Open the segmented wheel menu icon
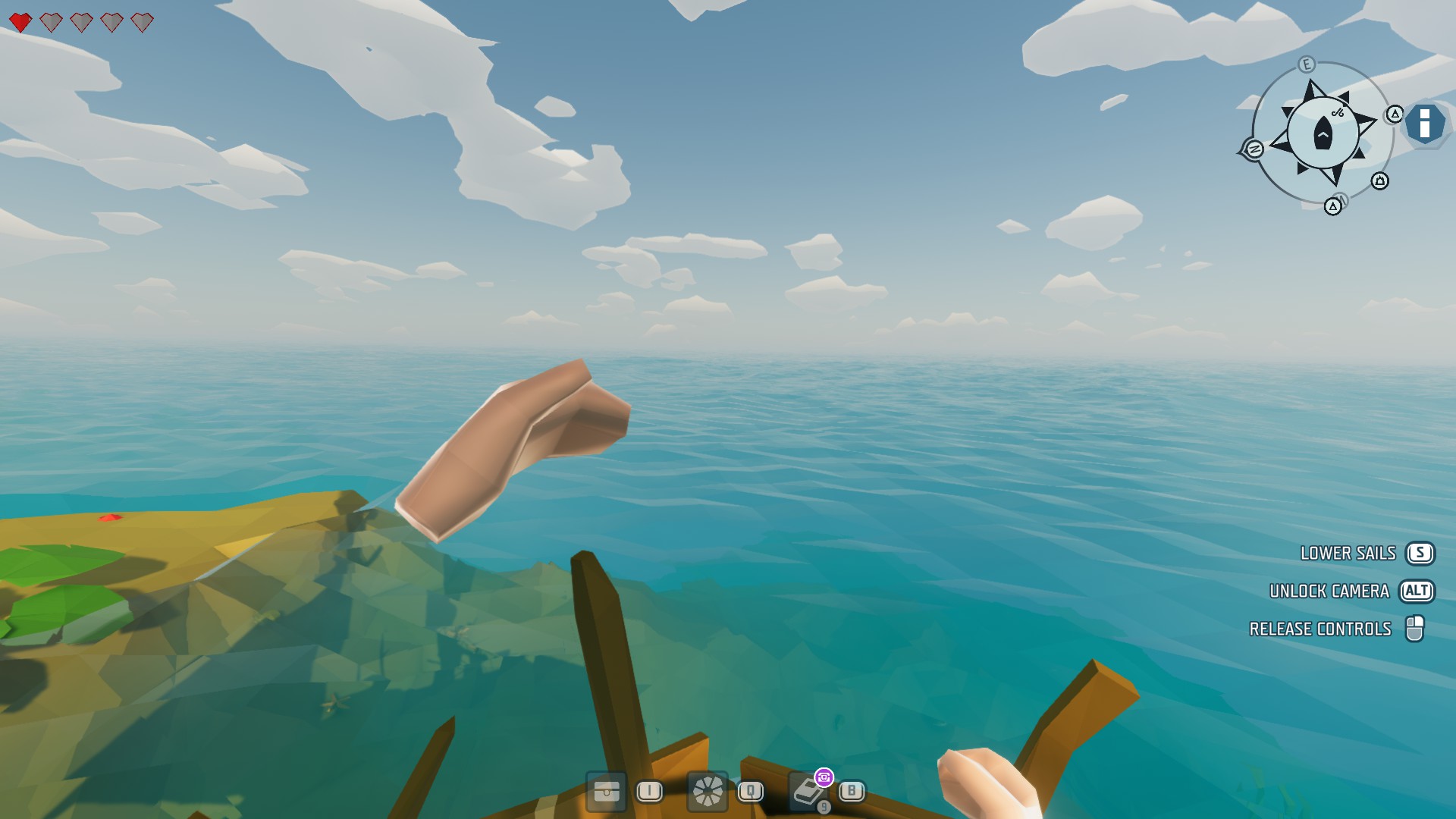The height and width of the screenshot is (819, 1456). tap(708, 792)
